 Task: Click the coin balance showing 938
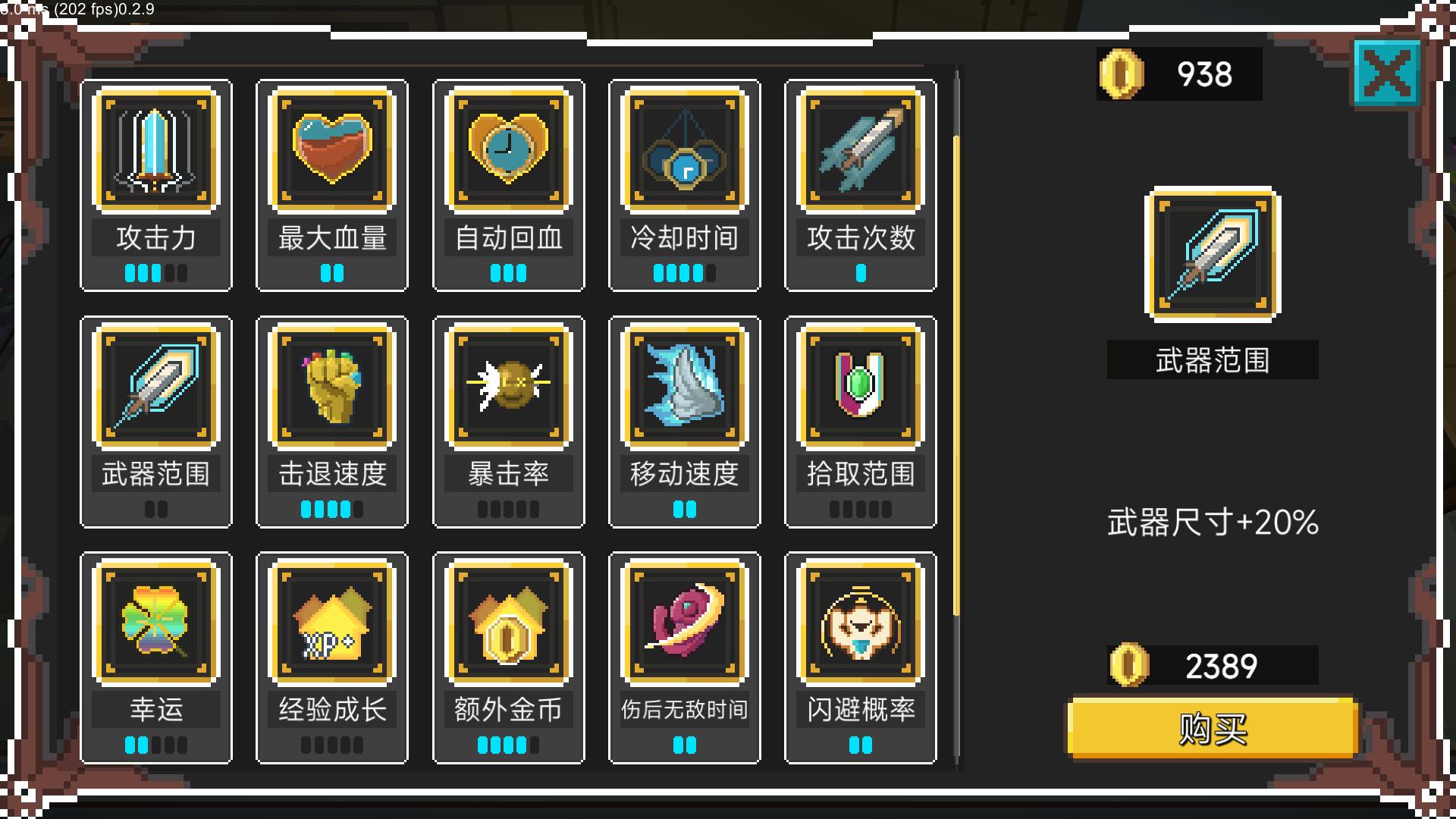pos(1179,74)
